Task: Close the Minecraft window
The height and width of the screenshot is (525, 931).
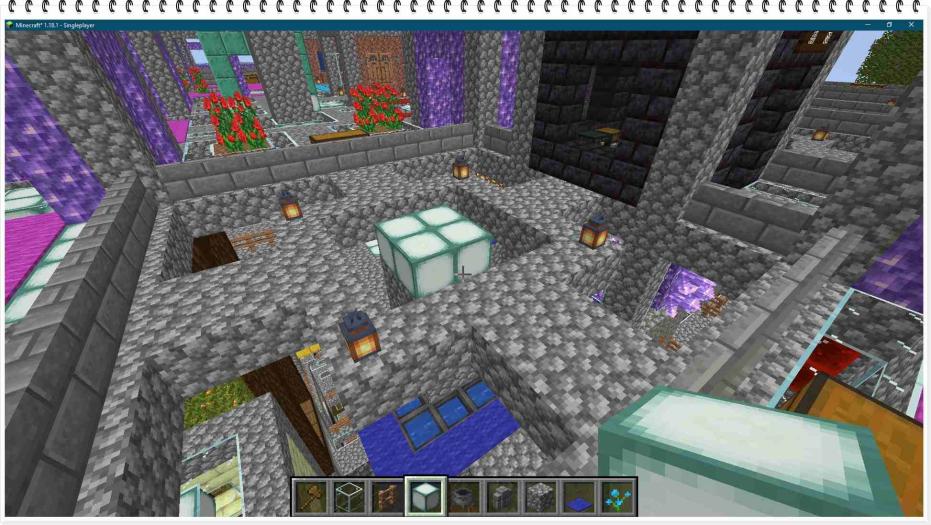Action: 913,24
